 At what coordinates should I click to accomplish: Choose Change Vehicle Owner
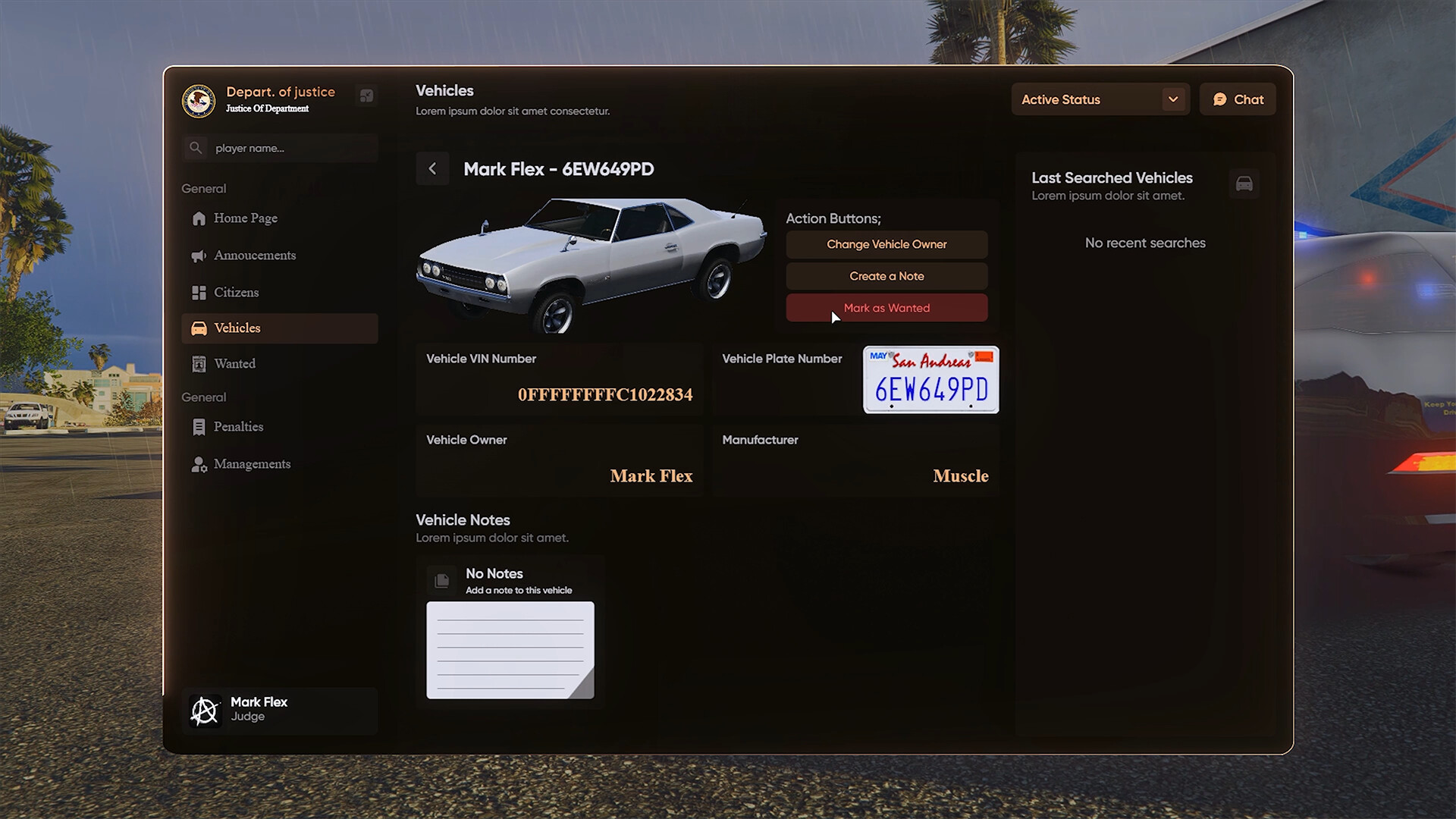click(x=886, y=244)
